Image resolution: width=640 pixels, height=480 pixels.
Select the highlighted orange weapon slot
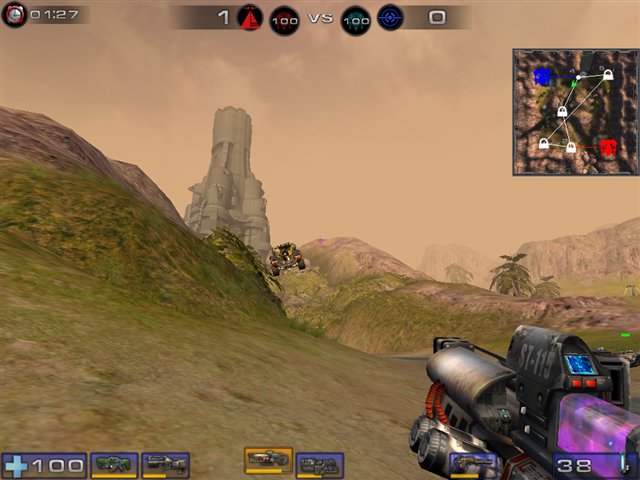(268, 459)
